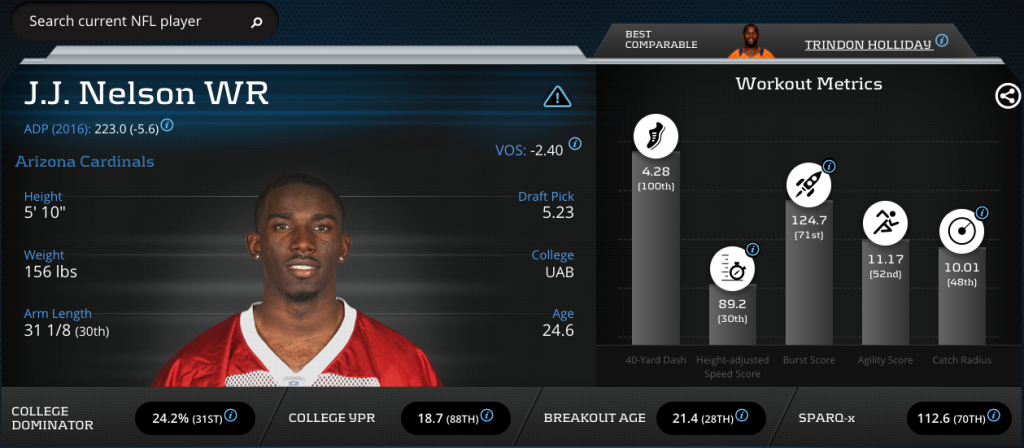Image resolution: width=1024 pixels, height=448 pixels.
Task: Show the Breakout Age info icon
Action: click(745, 415)
